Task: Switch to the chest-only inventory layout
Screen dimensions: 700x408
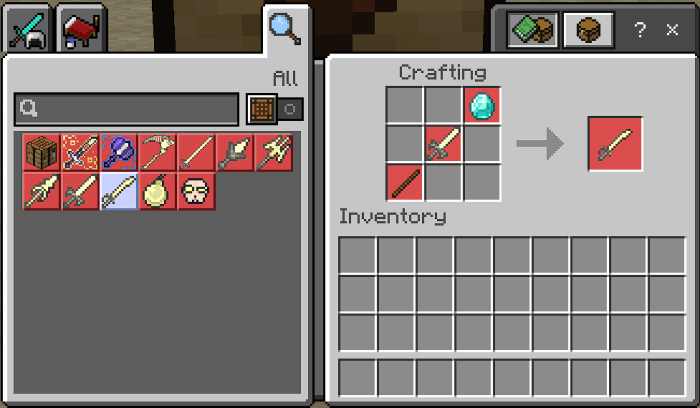Action: [x=588, y=31]
